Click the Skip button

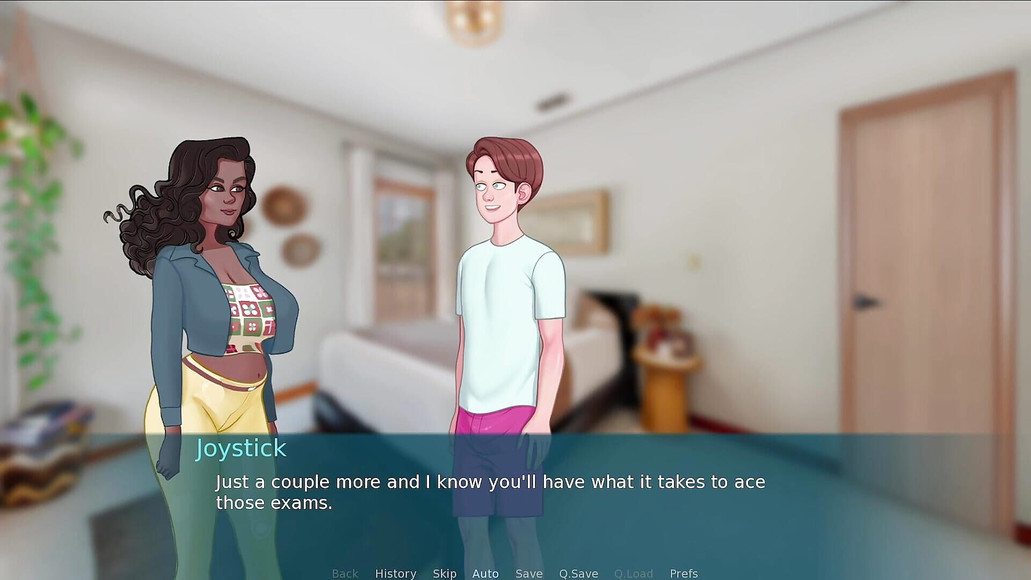(444, 573)
